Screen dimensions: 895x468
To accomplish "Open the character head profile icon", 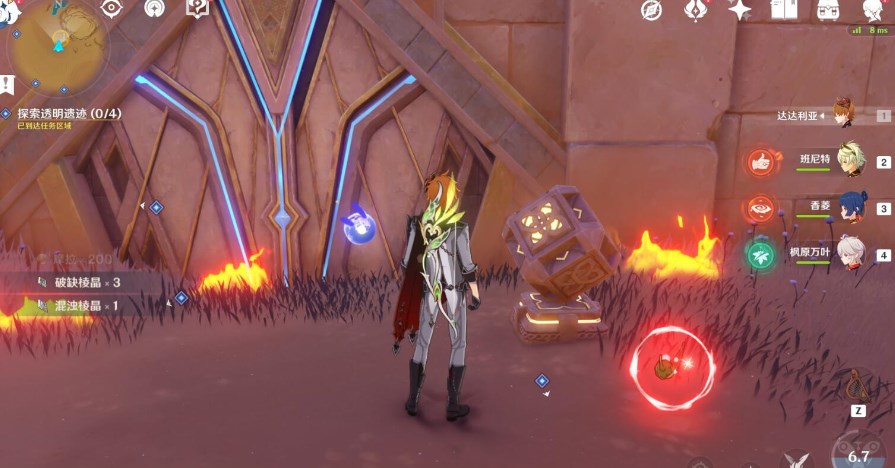I will tap(873, 11).
